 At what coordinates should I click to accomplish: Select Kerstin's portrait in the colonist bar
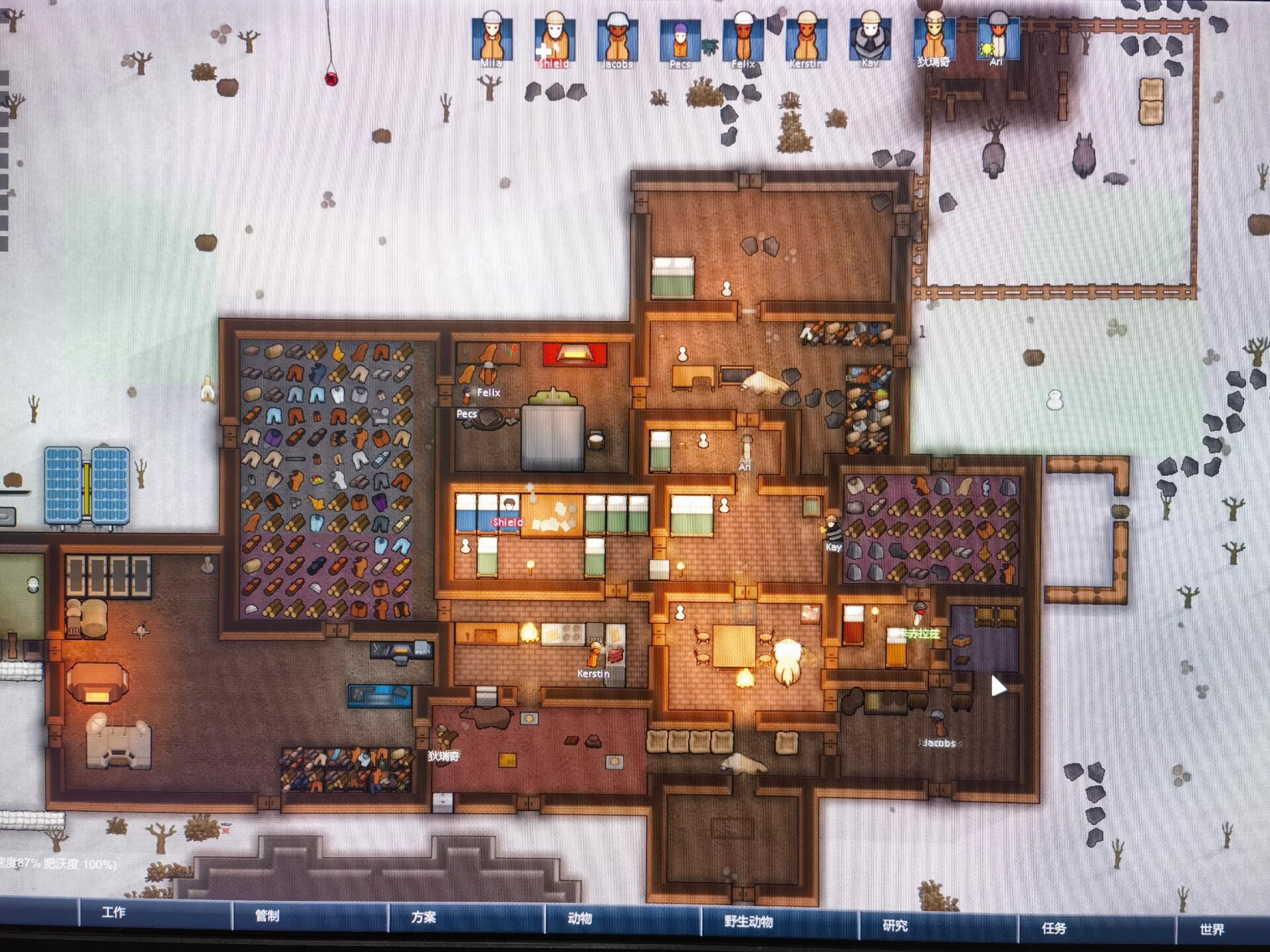pyautogui.click(x=806, y=38)
